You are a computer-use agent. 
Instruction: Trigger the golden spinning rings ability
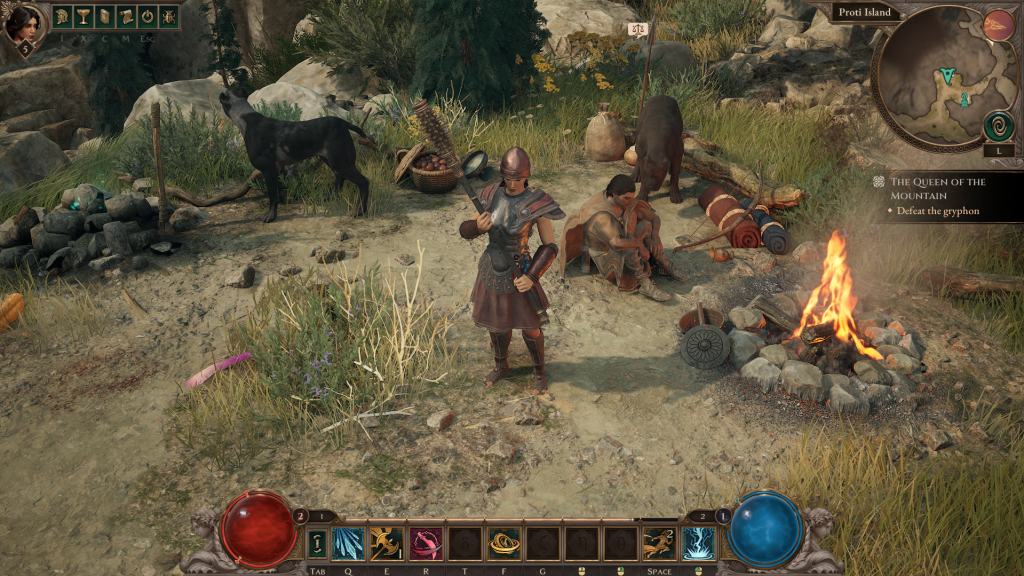[503, 543]
